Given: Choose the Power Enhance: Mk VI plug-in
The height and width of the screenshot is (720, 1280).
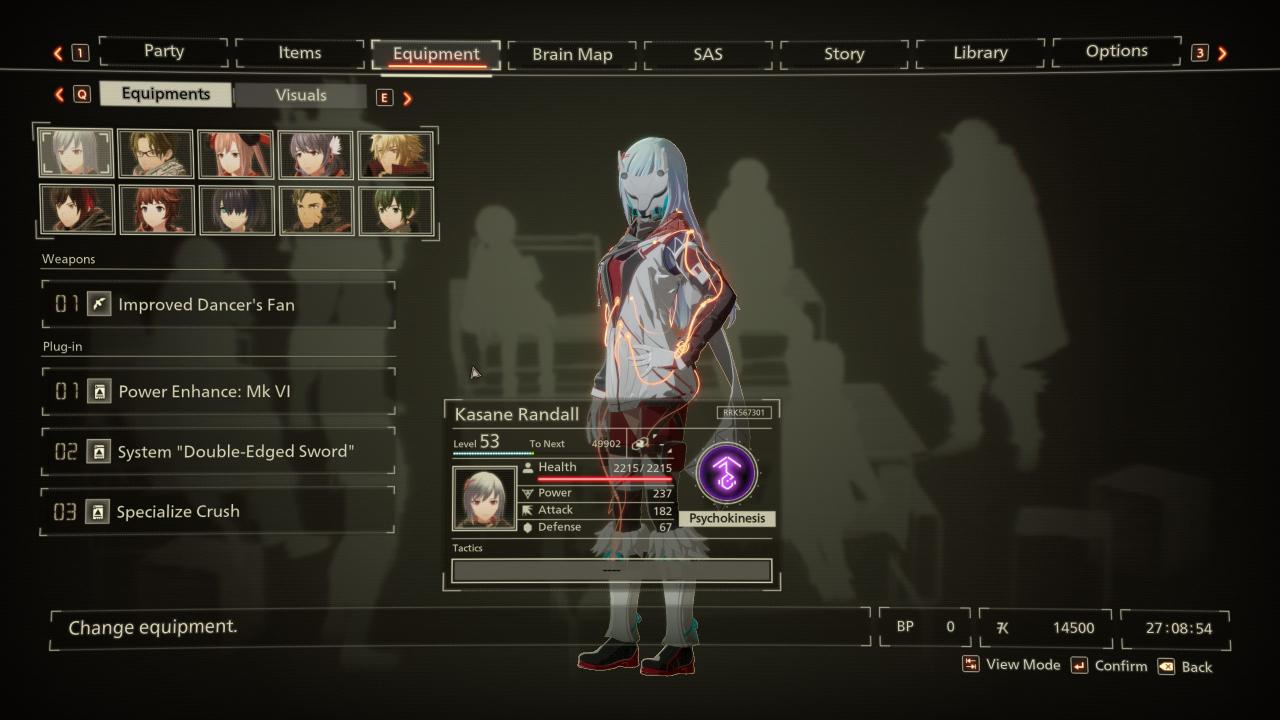Looking at the screenshot, I should coord(218,391).
